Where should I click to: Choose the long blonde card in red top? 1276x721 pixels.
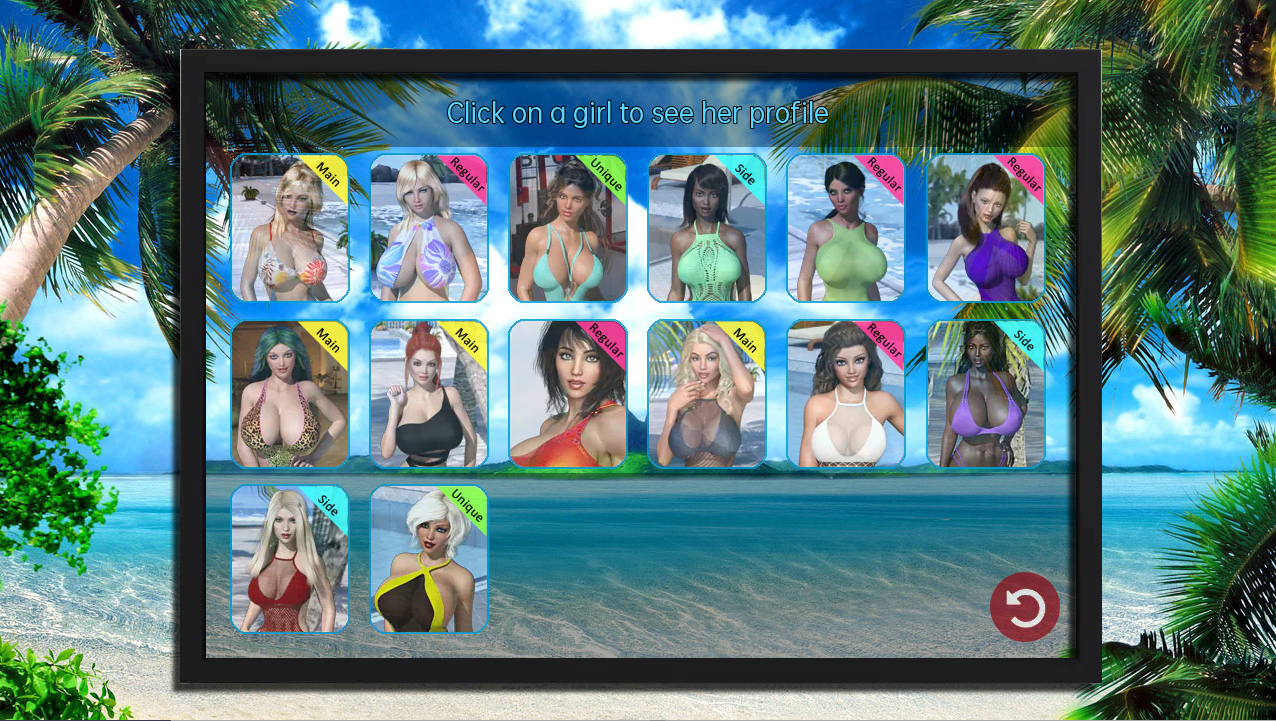pos(290,559)
